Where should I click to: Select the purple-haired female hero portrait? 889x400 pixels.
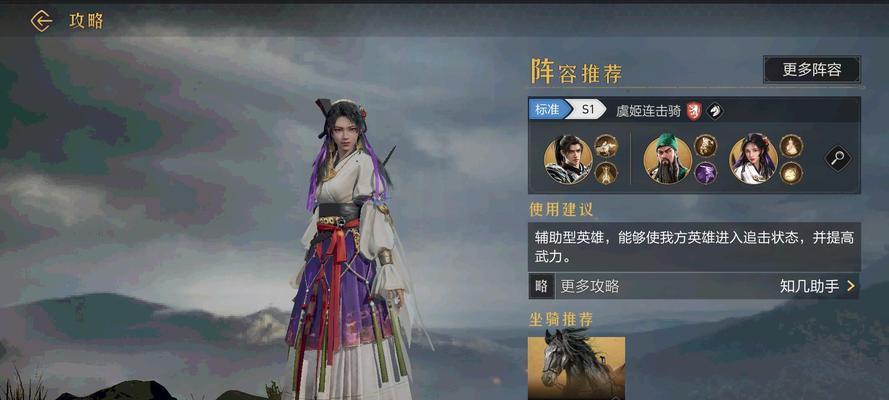click(x=753, y=159)
